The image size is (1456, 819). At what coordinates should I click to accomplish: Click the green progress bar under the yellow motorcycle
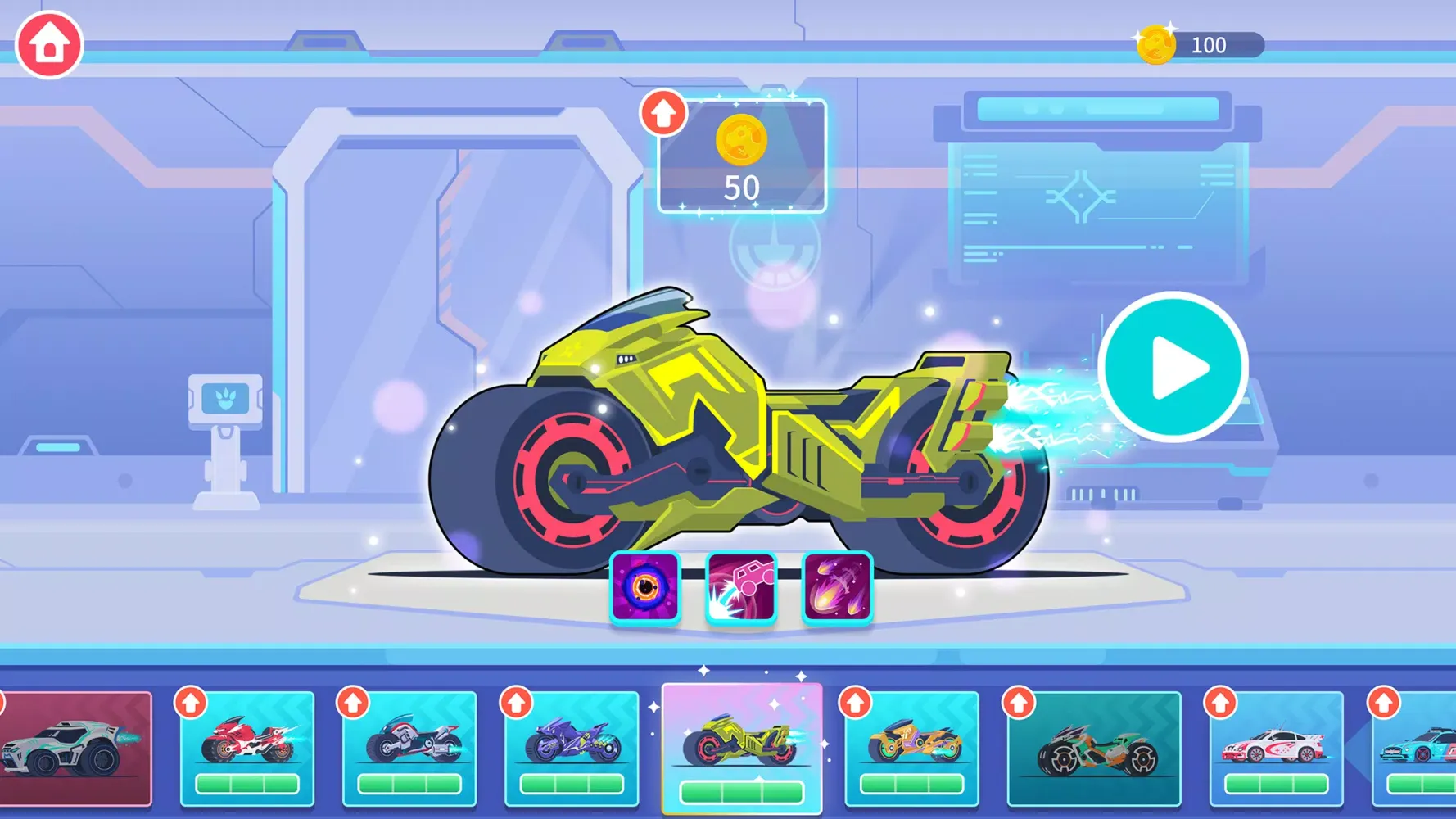(741, 792)
